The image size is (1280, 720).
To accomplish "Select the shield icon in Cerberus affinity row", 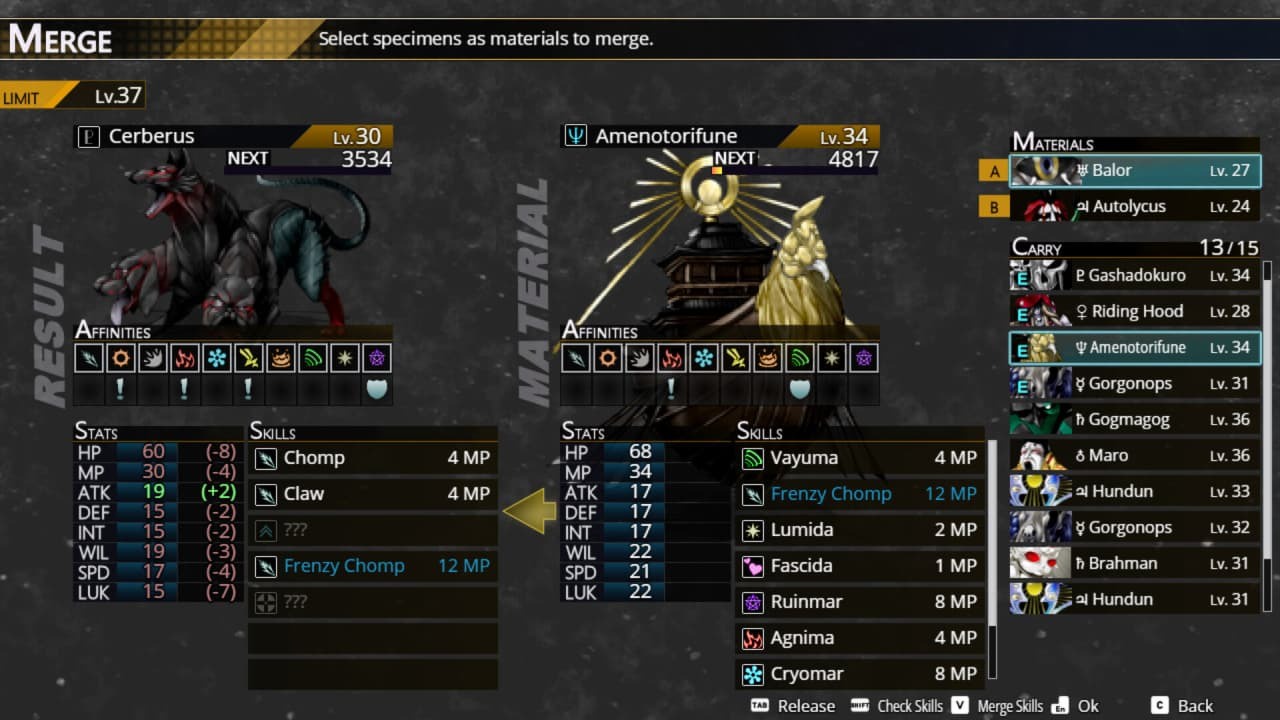I will click(x=377, y=389).
